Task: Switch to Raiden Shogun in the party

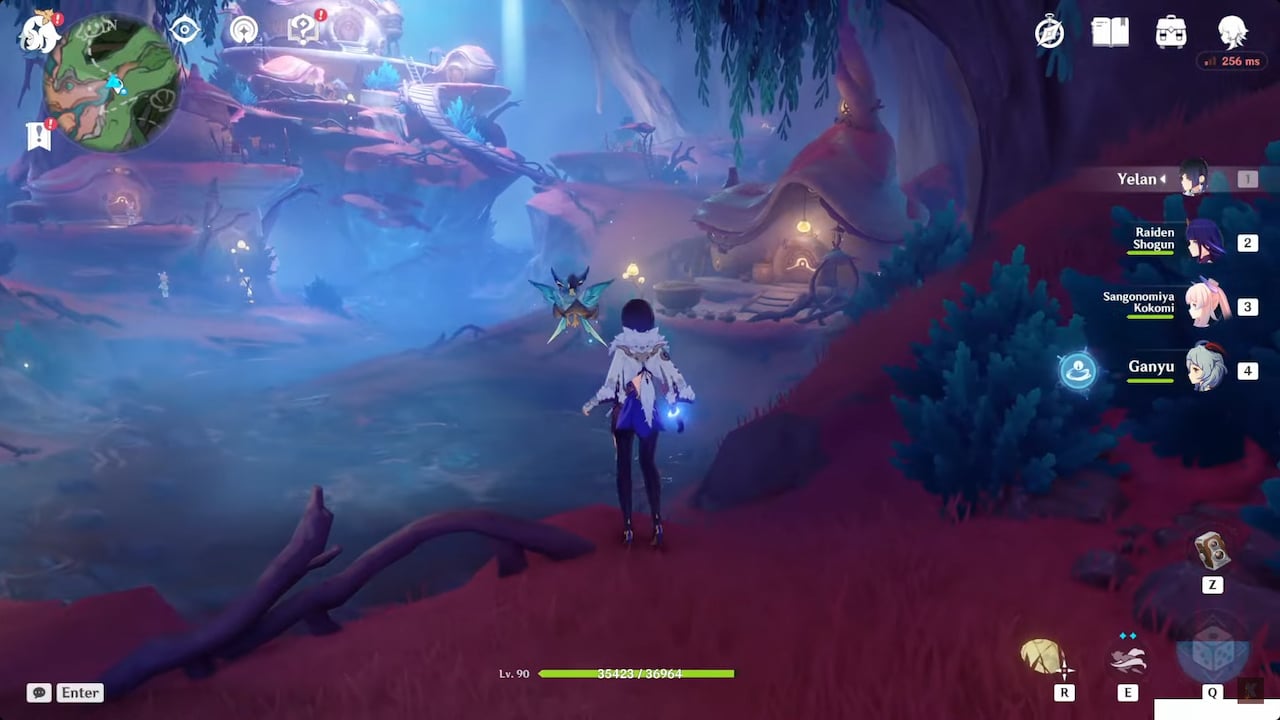Action: [x=1203, y=242]
